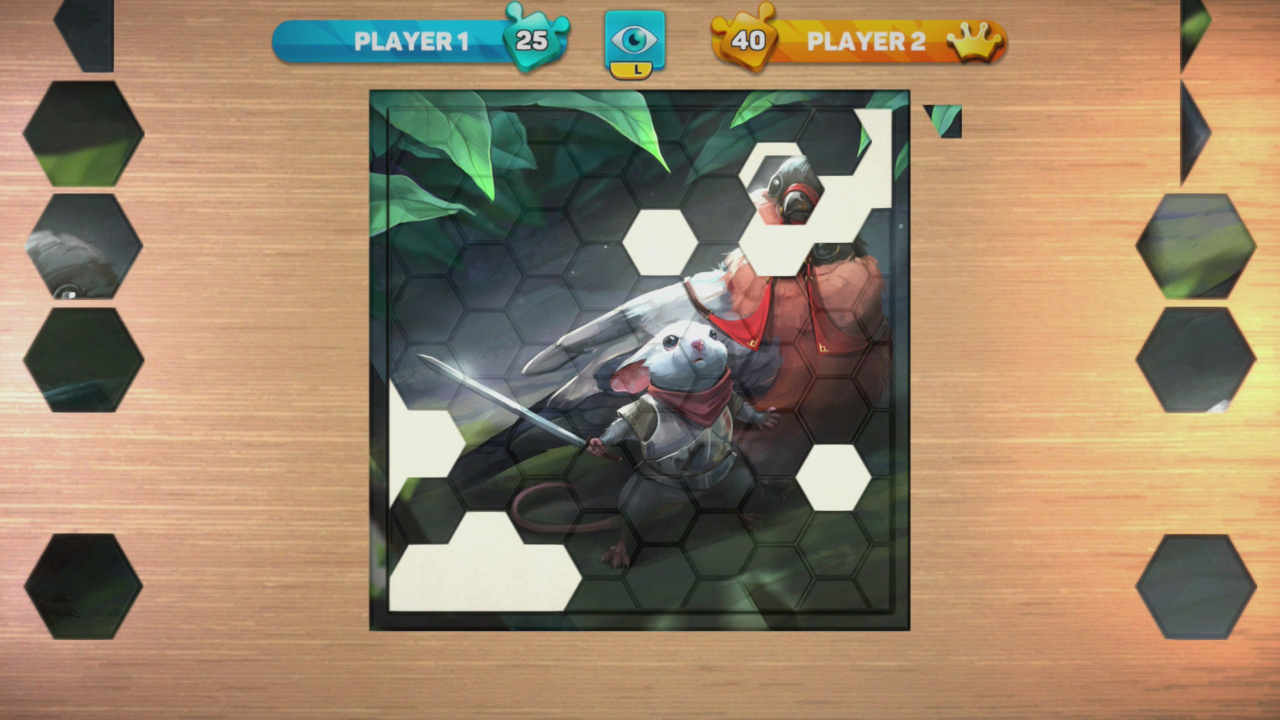The width and height of the screenshot is (1280, 720).
Task: Click the loose leaf piece near top-right corner
Action: click(x=944, y=119)
